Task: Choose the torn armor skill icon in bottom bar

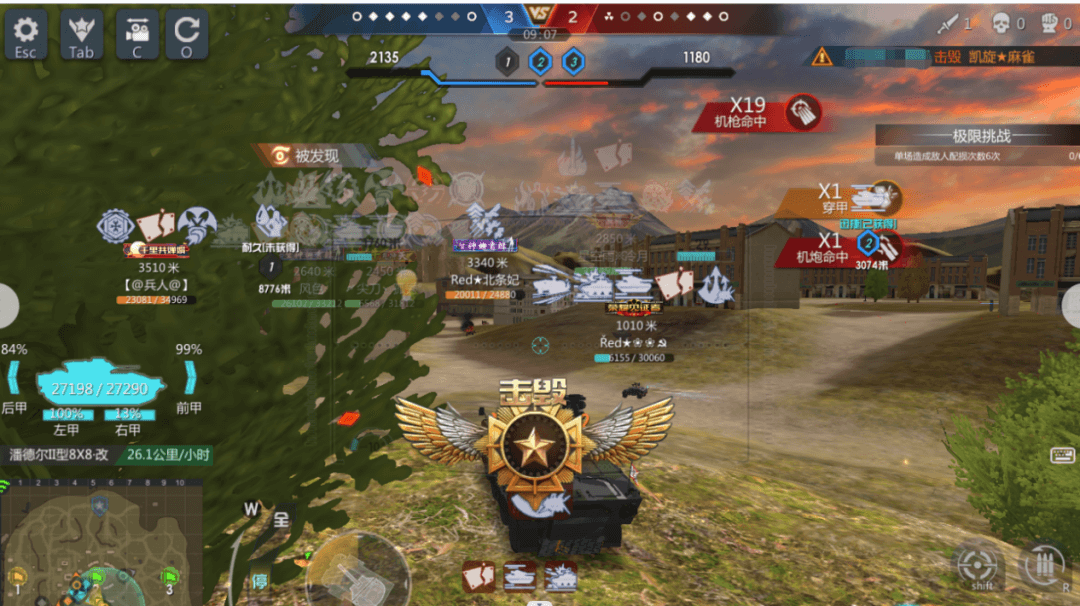Action: [x=477, y=577]
